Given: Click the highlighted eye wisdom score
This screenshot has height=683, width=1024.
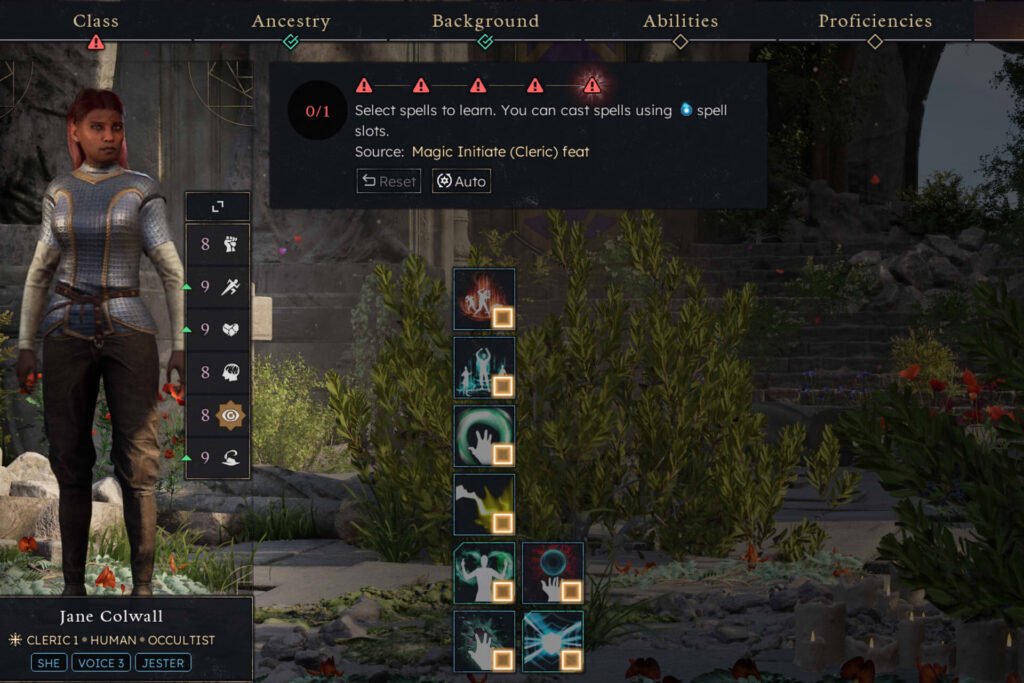Looking at the screenshot, I should pyautogui.click(x=217, y=415).
